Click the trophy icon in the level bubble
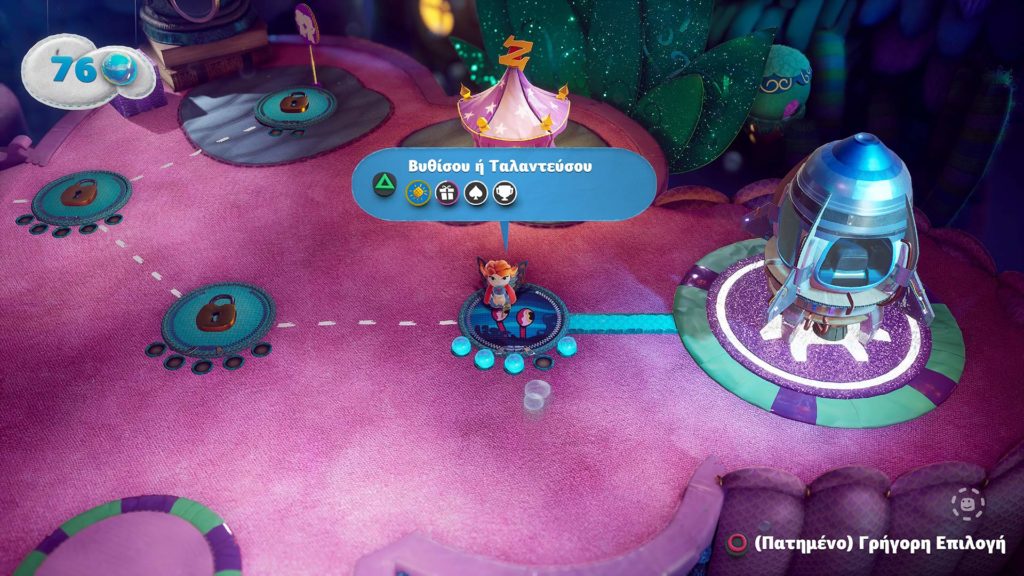The width and height of the screenshot is (1024, 576). coord(505,193)
